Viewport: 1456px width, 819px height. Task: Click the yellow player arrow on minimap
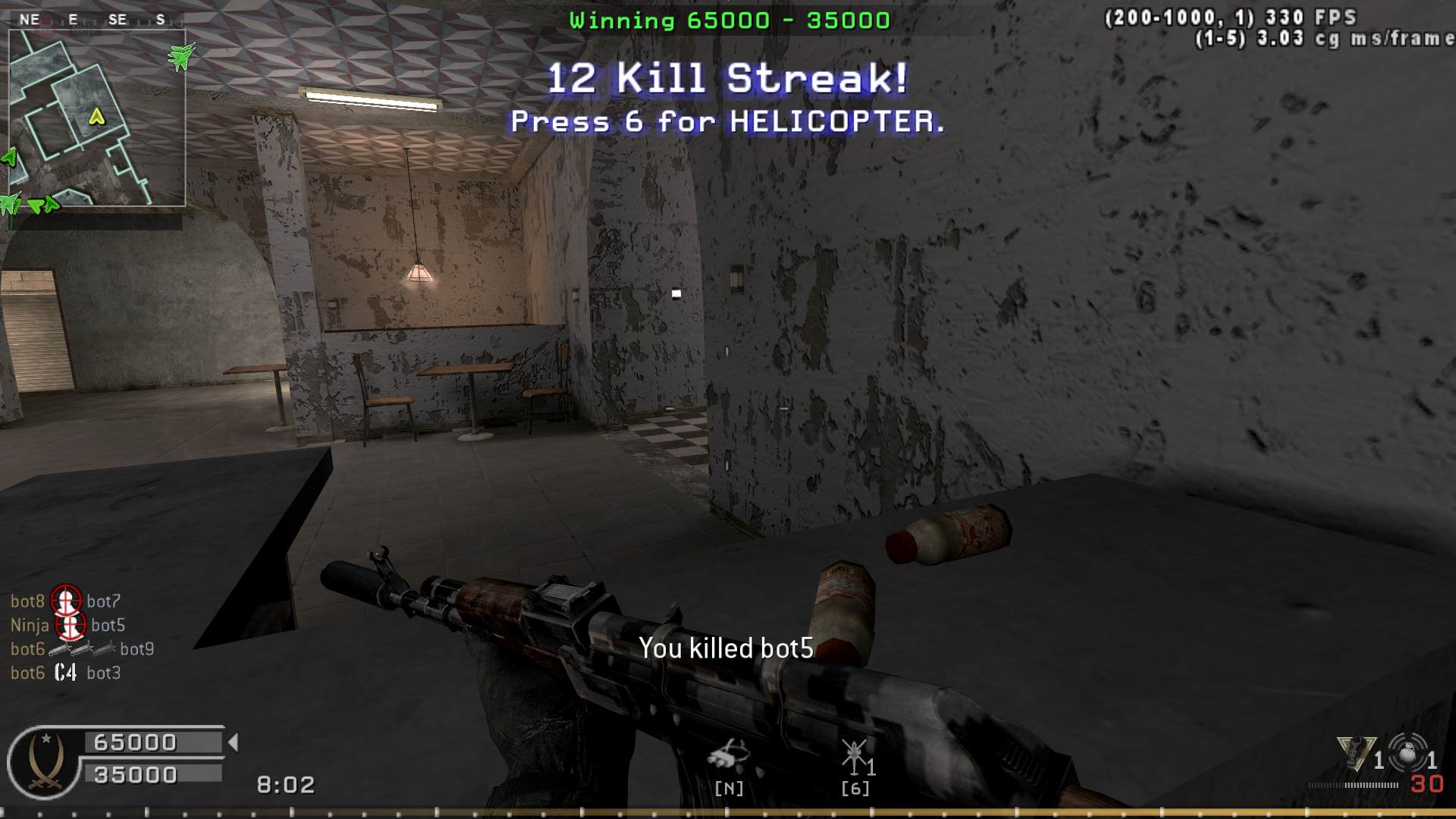point(96,117)
